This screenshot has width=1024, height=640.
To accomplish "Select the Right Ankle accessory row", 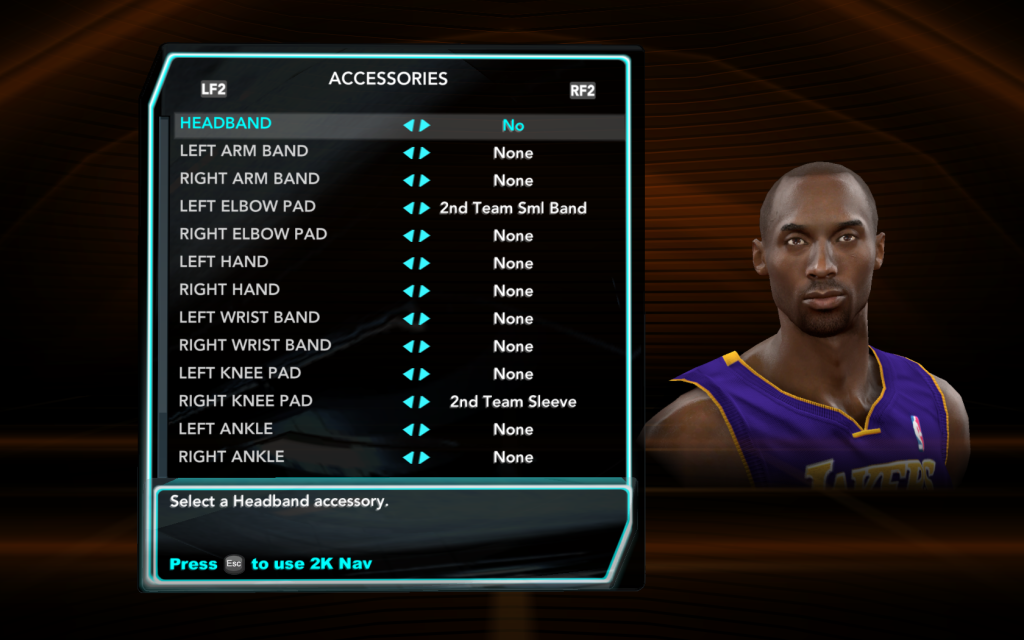I will [231, 457].
